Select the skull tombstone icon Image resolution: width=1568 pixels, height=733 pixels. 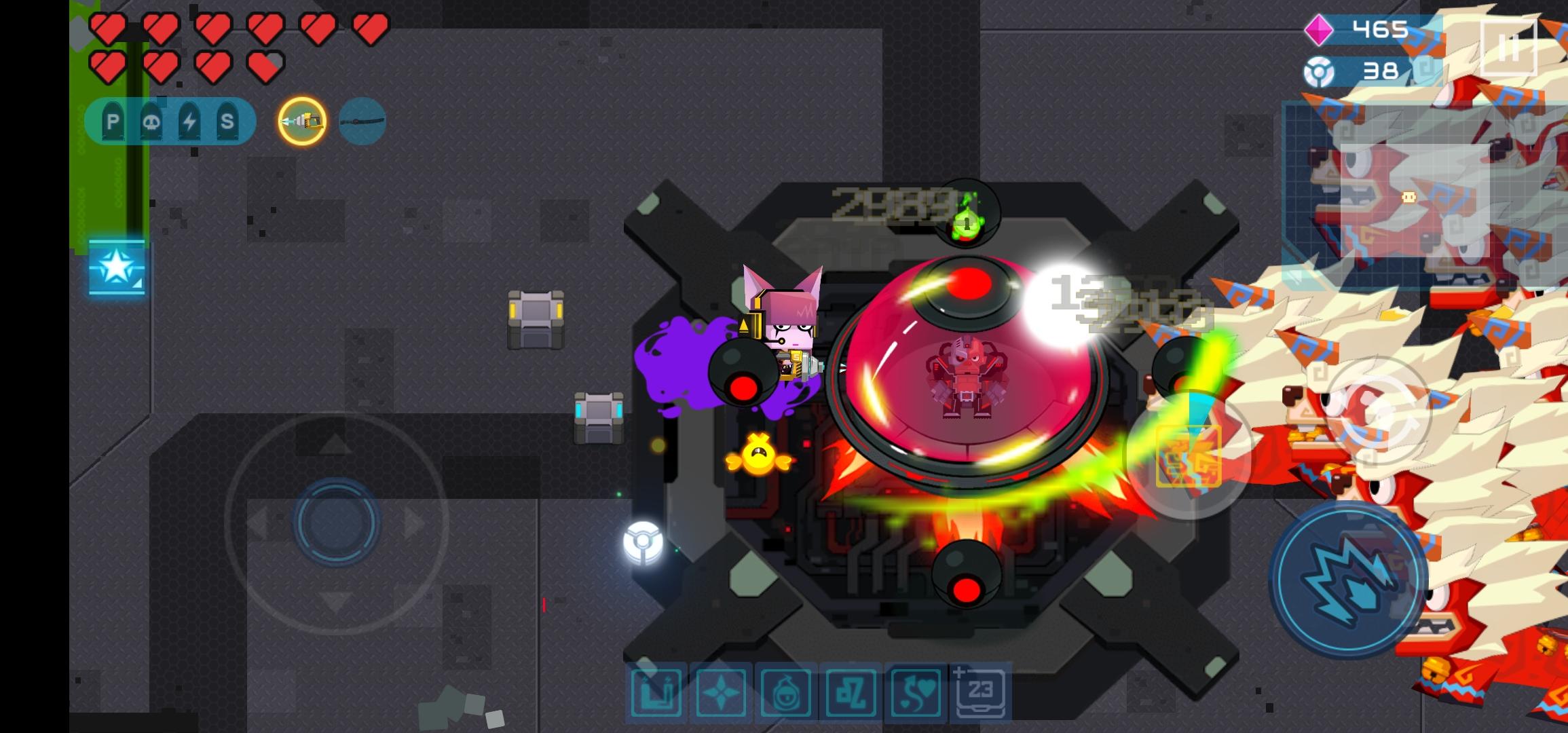[151, 121]
